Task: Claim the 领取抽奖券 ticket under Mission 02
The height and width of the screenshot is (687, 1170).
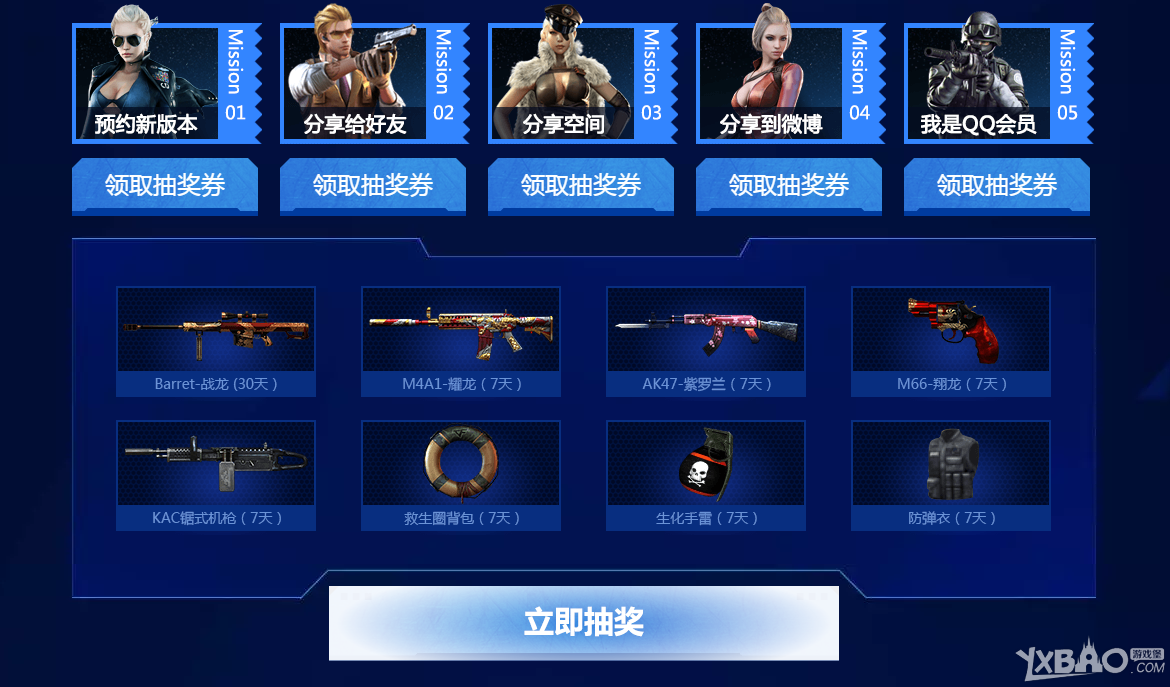Action: point(373,185)
